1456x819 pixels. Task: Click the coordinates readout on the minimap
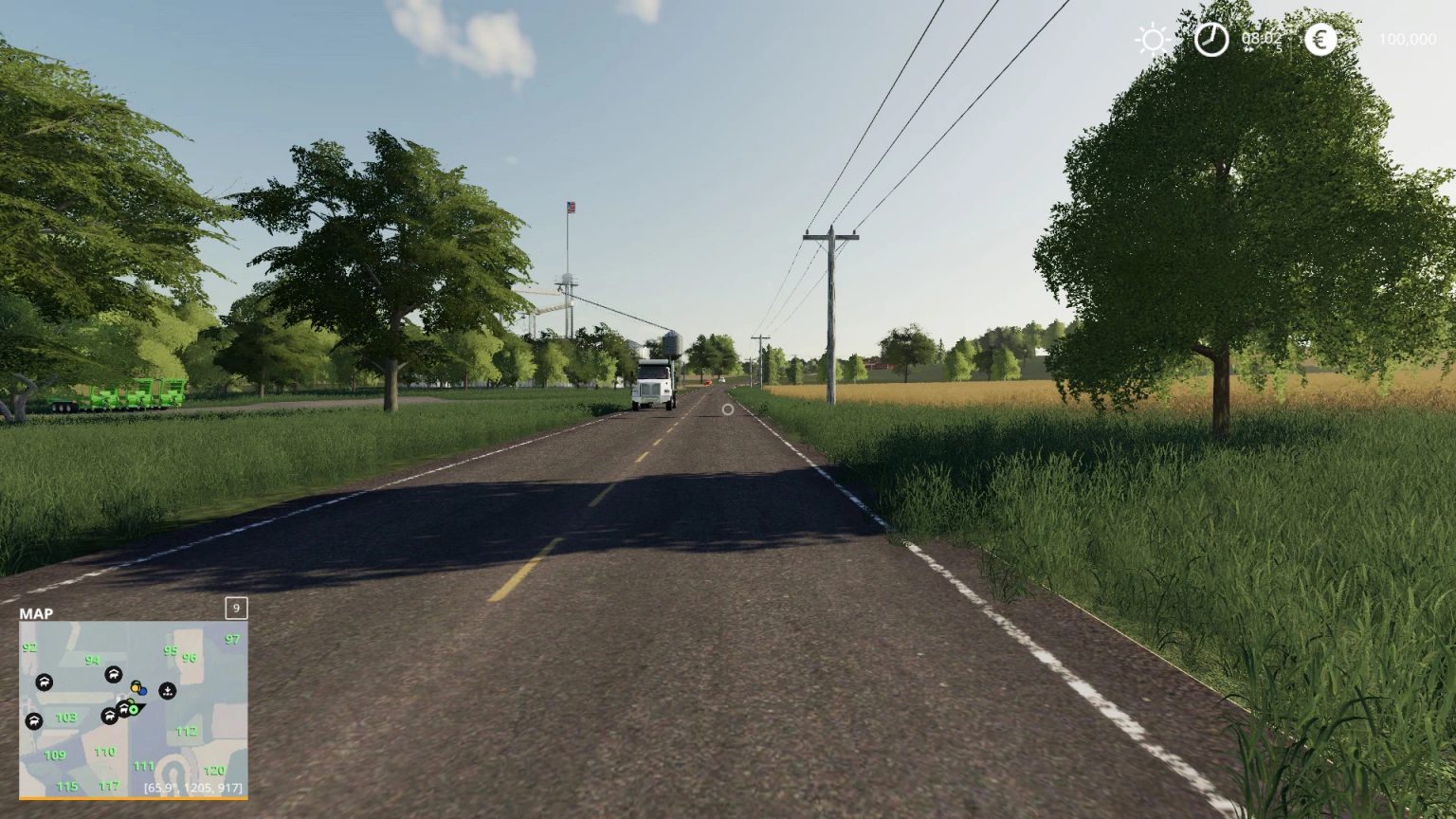(x=193, y=786)
